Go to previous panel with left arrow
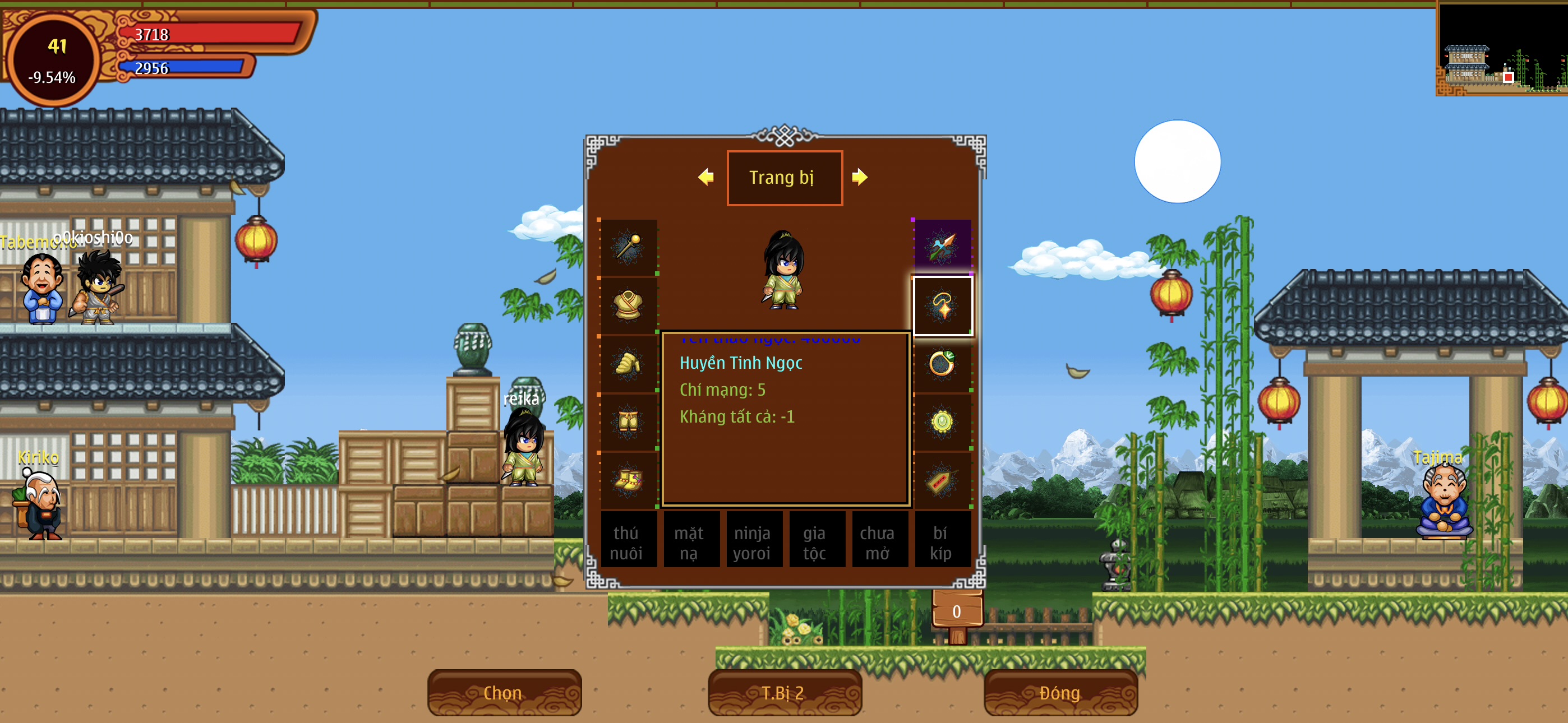The width and height of the screenshot is (1568, 723). coord(706,177)
